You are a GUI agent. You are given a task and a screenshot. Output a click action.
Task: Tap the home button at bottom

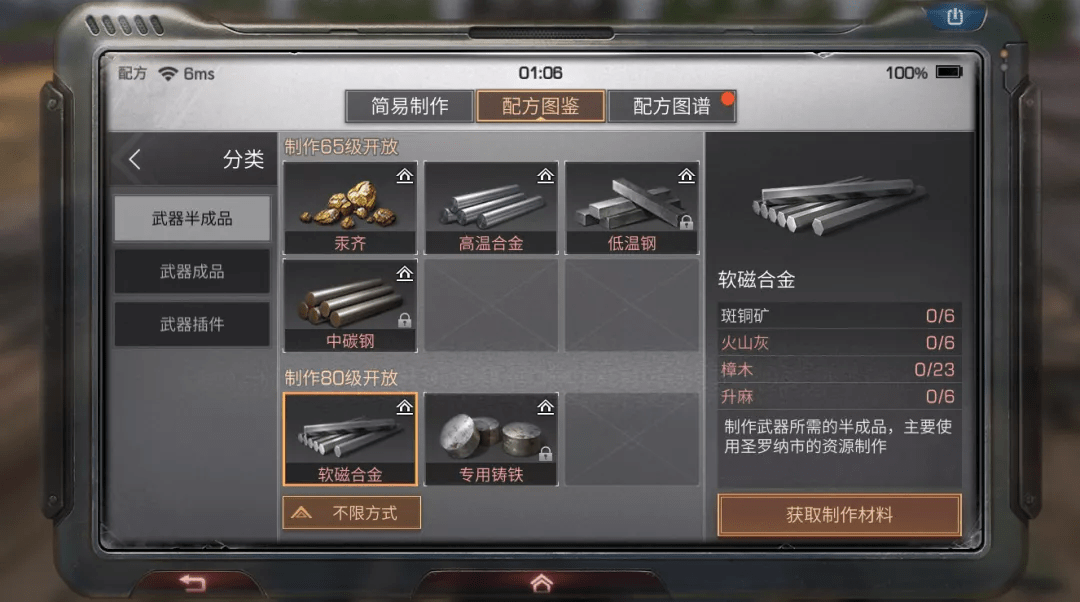tap(541, 582)
